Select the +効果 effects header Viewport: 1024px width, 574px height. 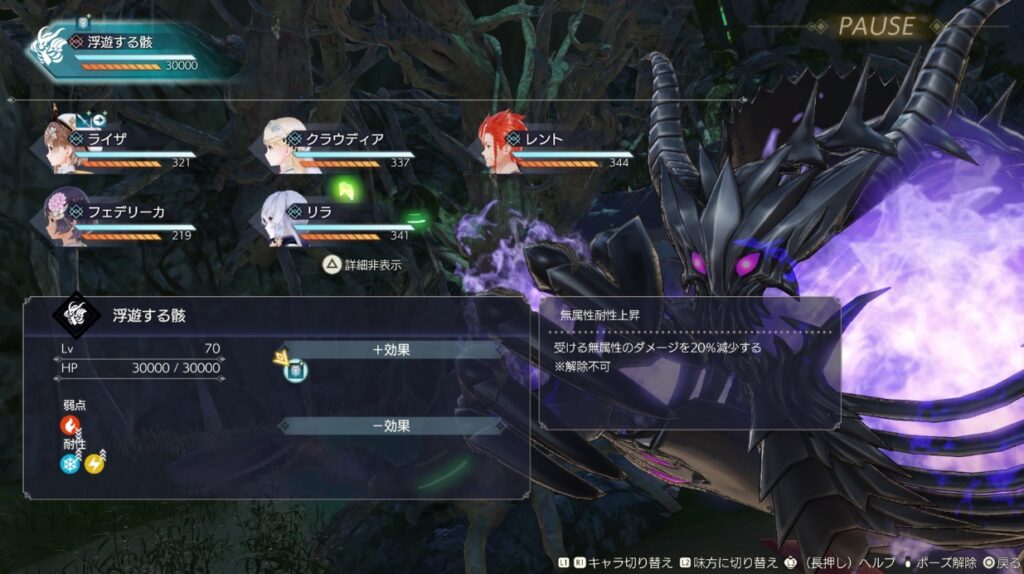click(x=392, y=350)
